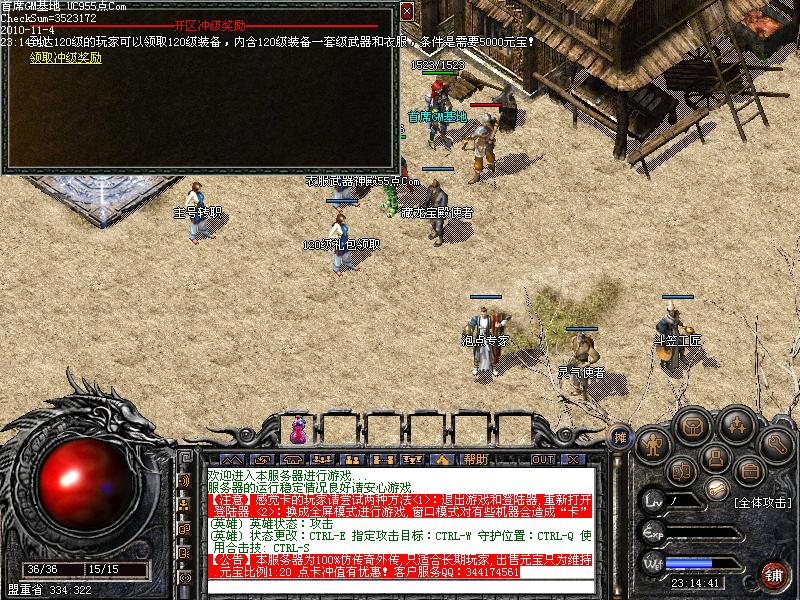Open the bag chest icon

click(692, 425)
